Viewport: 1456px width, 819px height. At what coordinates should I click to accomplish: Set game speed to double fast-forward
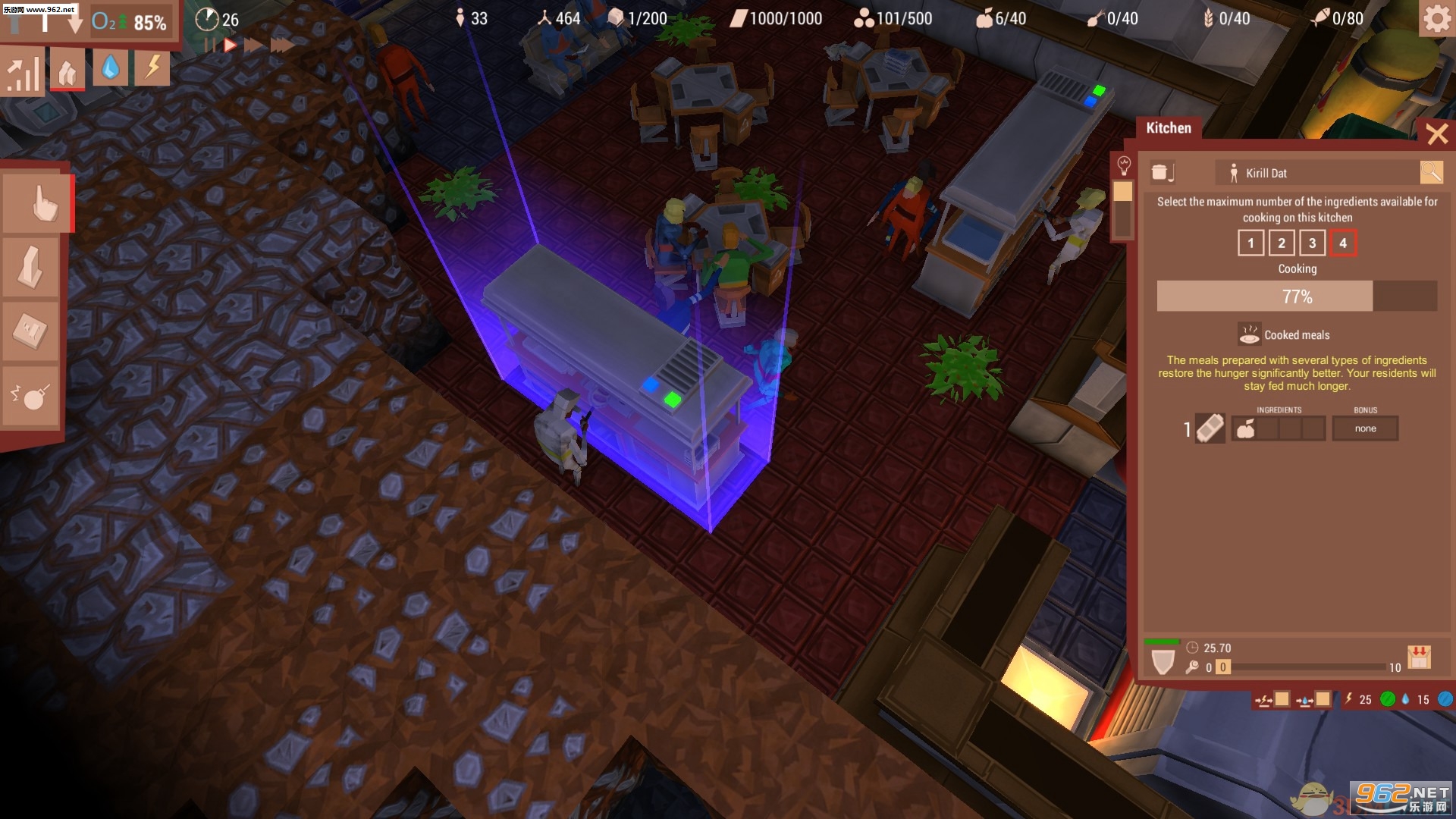coord(253,45)
